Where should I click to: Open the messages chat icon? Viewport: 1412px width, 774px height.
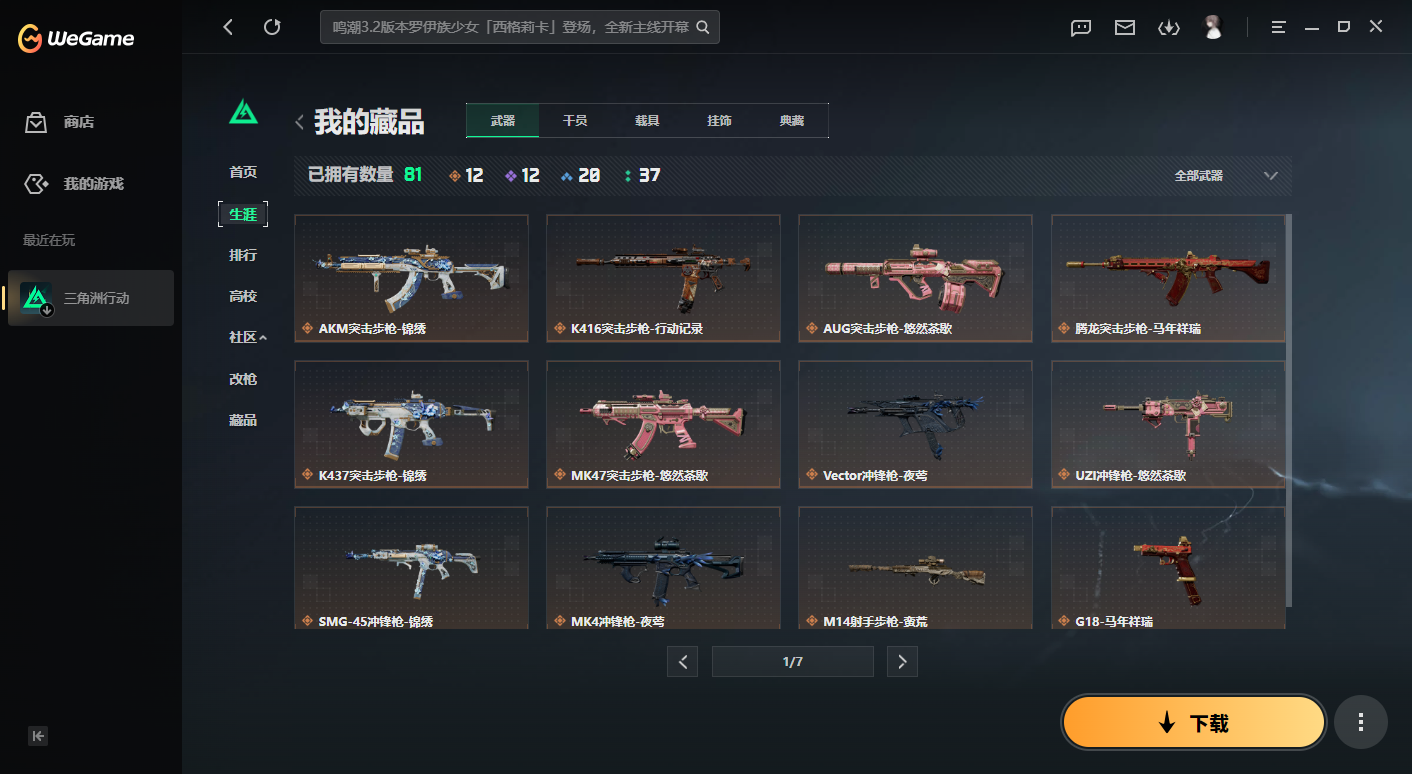pyautogui.click(x=1080, y=28)
